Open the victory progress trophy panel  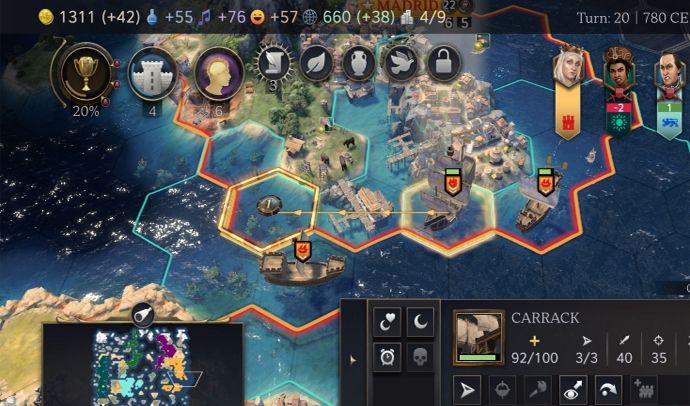tap(85, 72)
